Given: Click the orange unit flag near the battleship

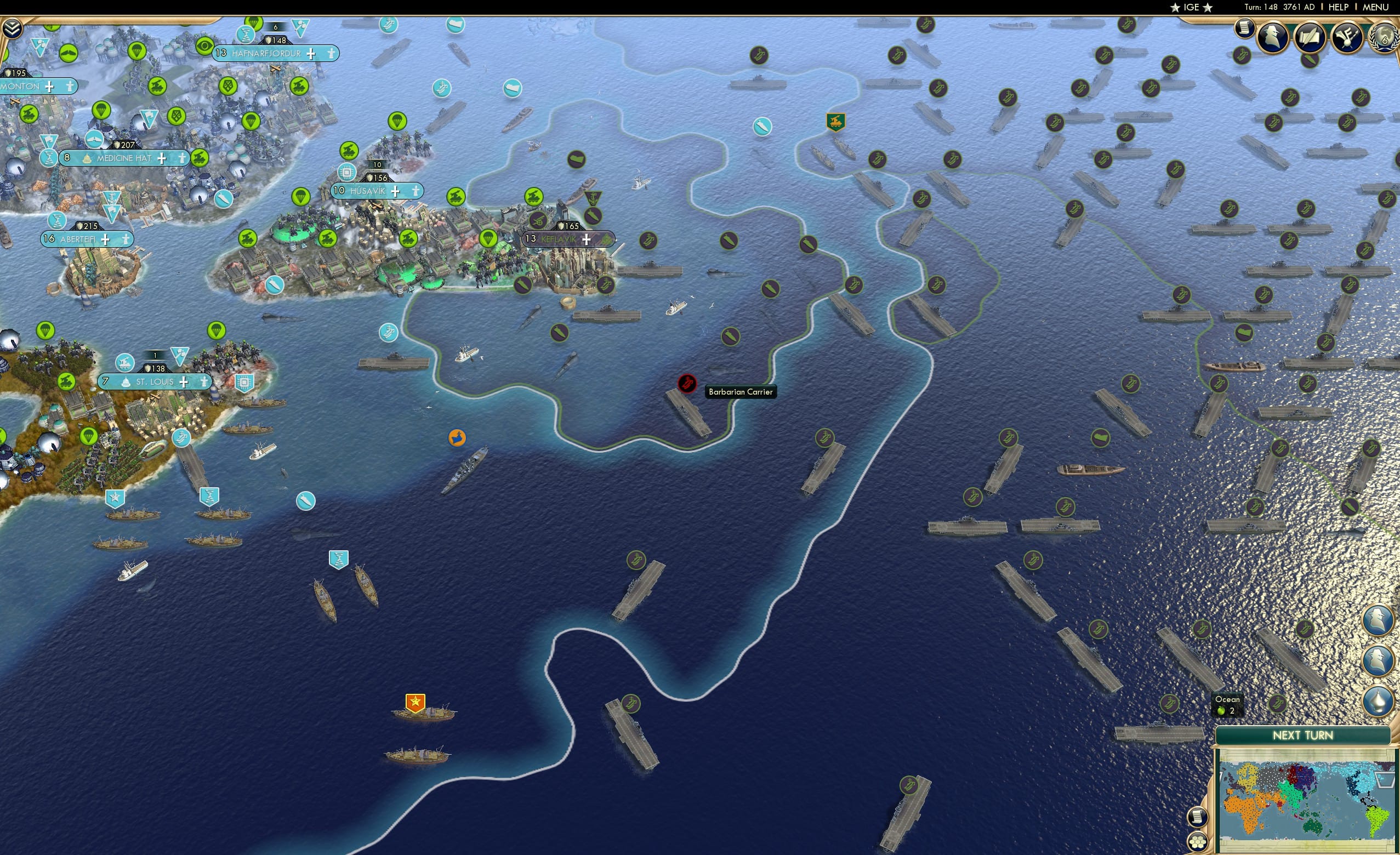Looking at the screenshot, I should pyautogui.click(x=456, y=437).
